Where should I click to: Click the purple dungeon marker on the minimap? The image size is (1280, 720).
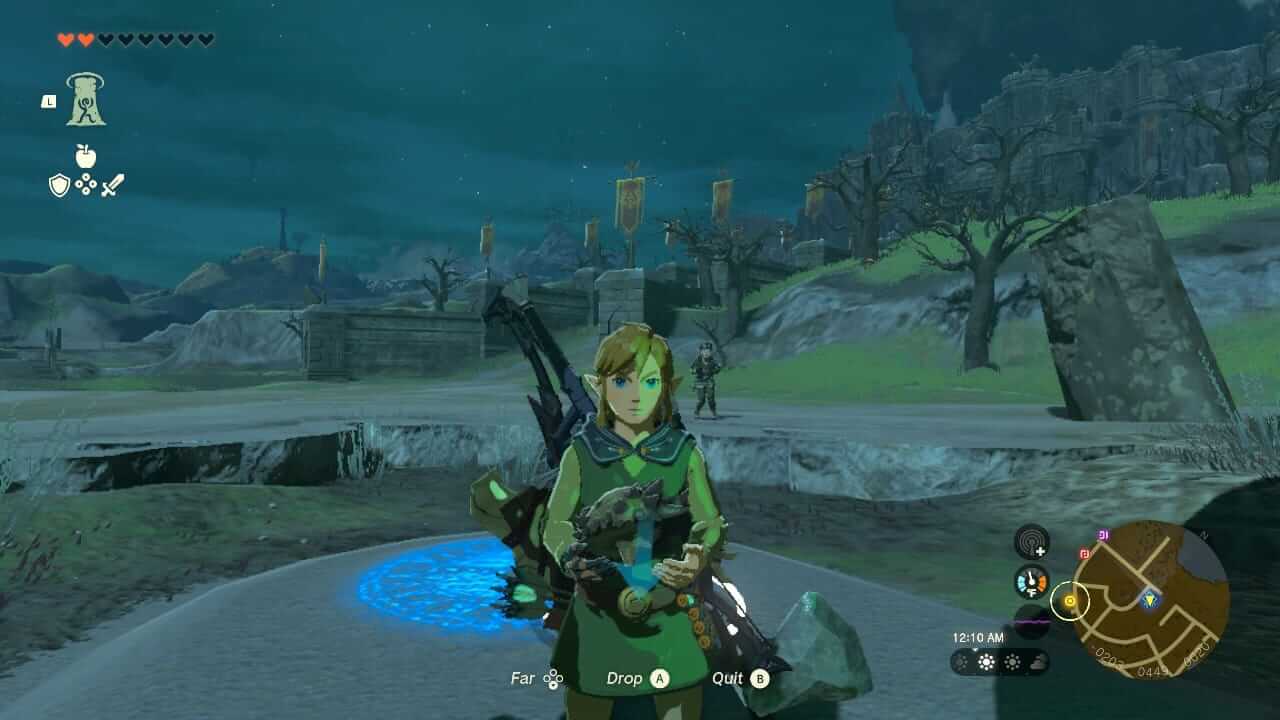pyautogui.click(x=1103, y=534)
